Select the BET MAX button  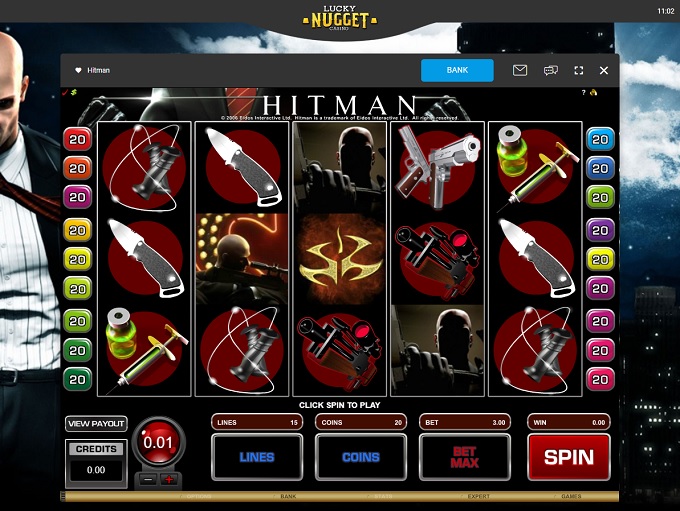464,458
